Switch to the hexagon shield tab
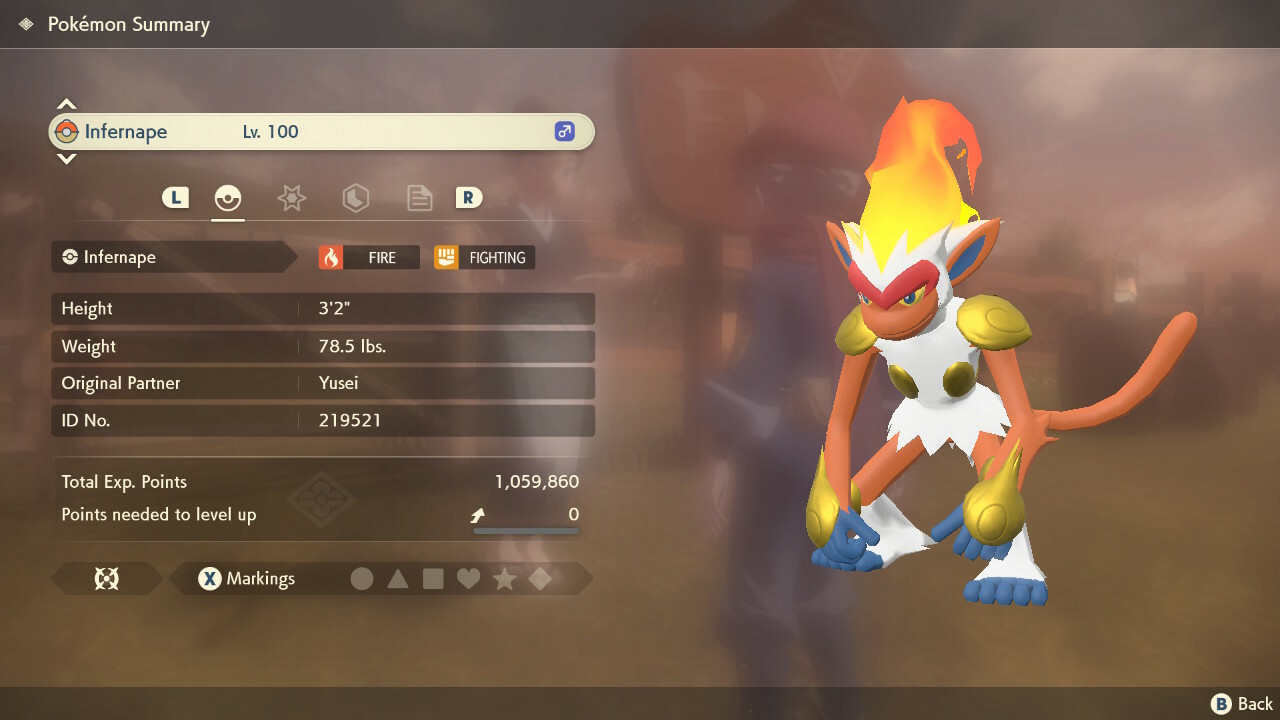1280x720 pixels. [x=355, y=198]
